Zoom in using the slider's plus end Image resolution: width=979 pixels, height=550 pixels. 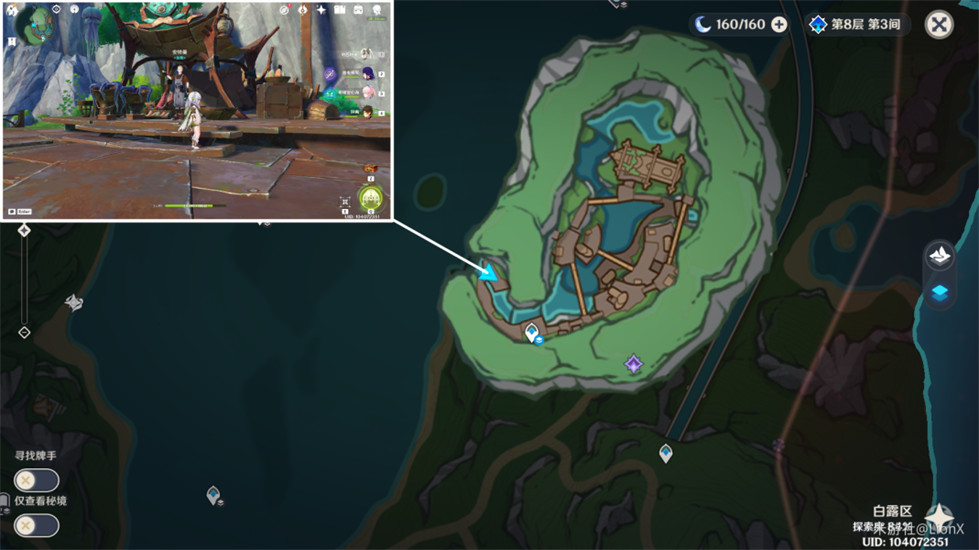(24, 231)
